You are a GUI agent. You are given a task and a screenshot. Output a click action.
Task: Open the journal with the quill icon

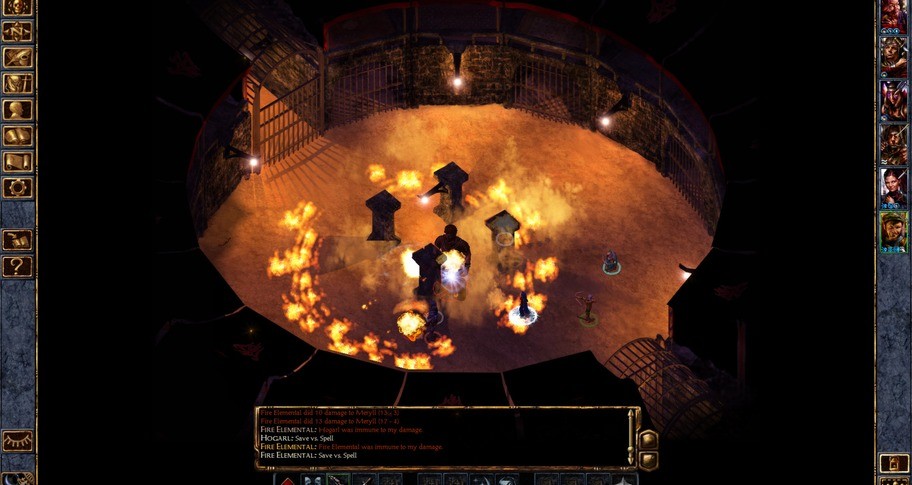(18, 57)
